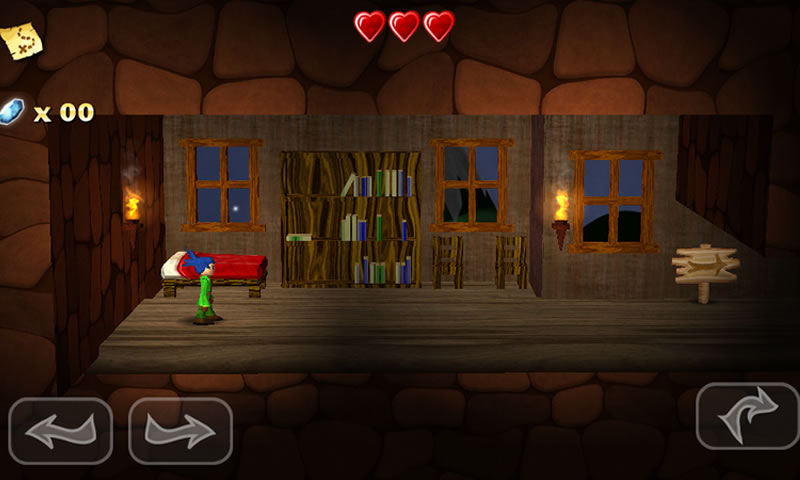Tap the move right arrow button

pyautogui.click(x=180, y=431)
